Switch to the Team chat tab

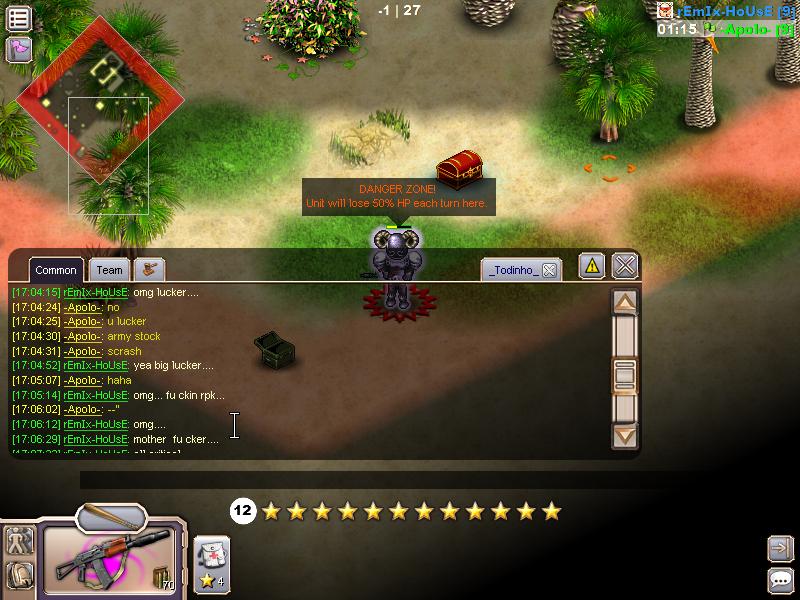(110, 270)
